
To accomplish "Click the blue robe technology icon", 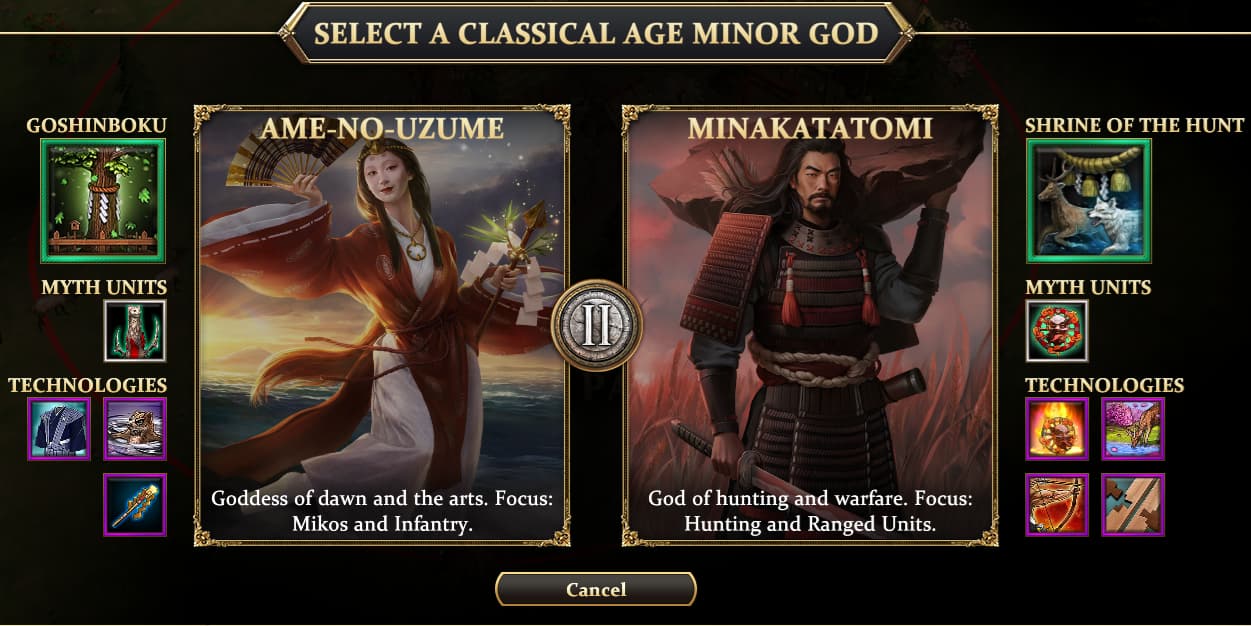I will click(x=59, y=429).
